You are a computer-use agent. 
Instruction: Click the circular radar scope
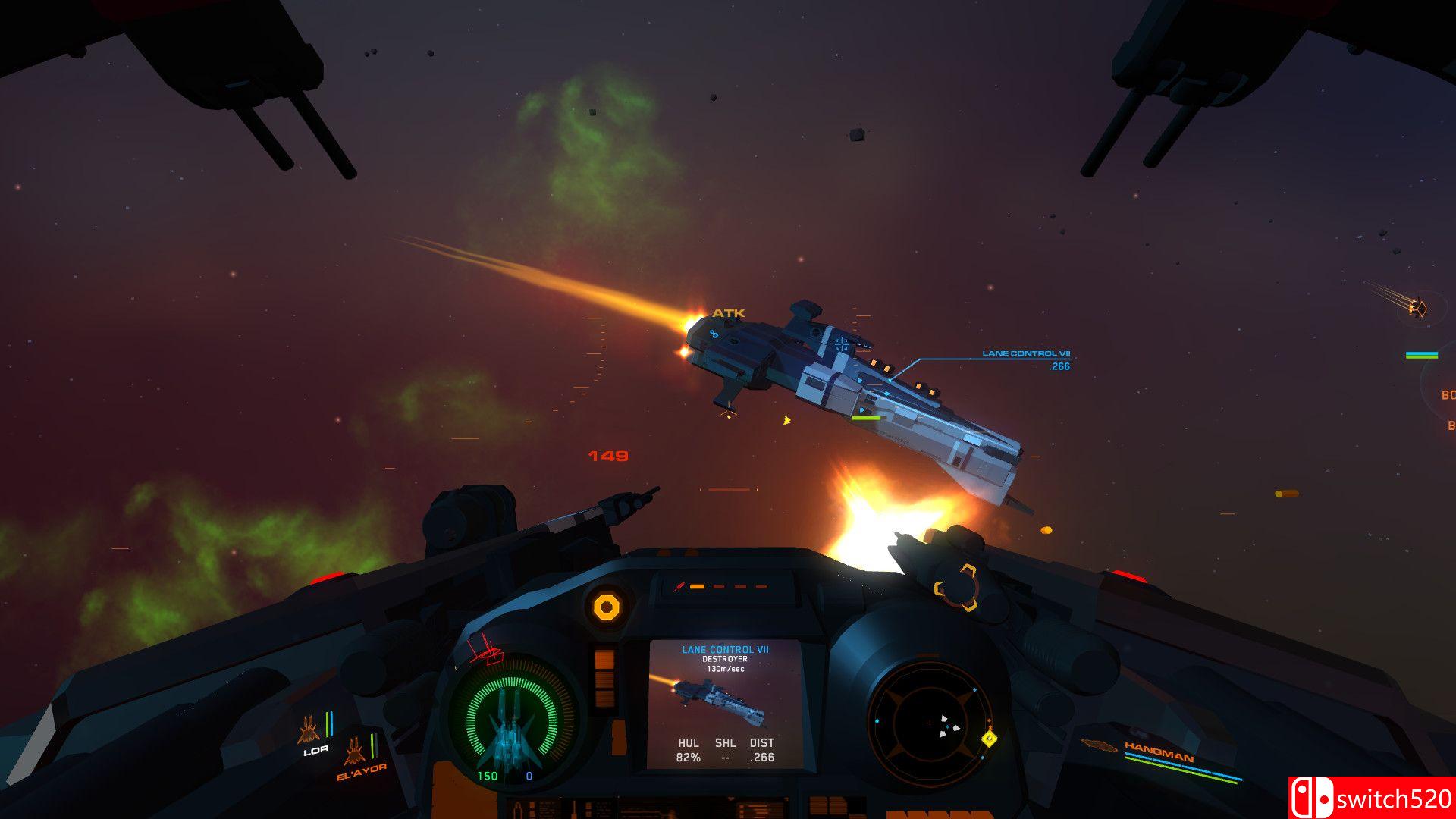(930, 723)
